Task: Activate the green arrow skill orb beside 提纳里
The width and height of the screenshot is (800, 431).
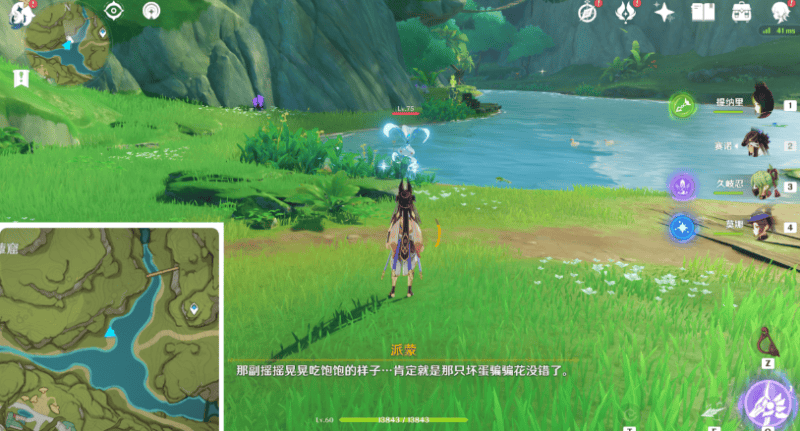Action: (682, 104)
